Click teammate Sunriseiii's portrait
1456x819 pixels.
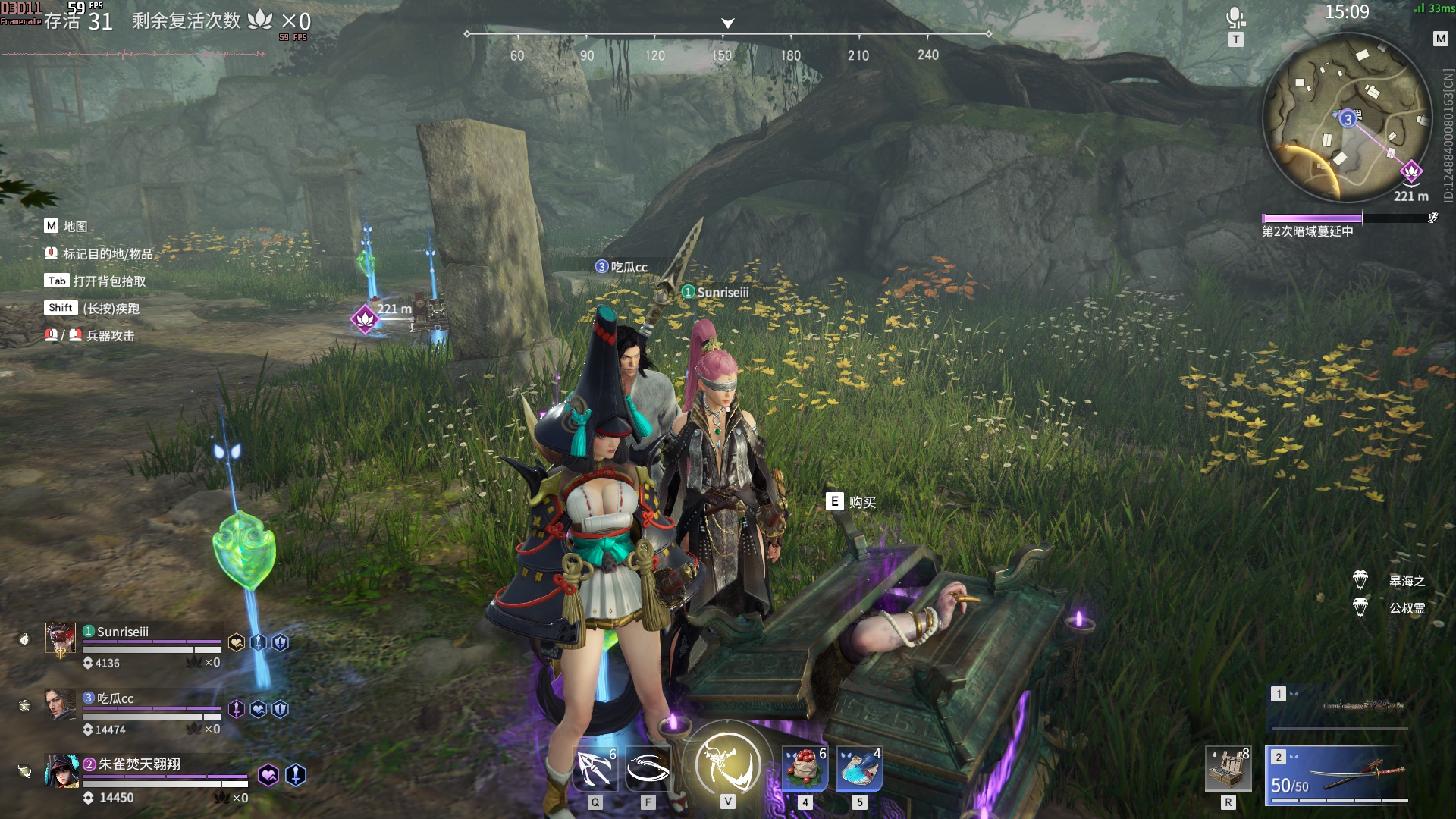[x=61, y=639]
